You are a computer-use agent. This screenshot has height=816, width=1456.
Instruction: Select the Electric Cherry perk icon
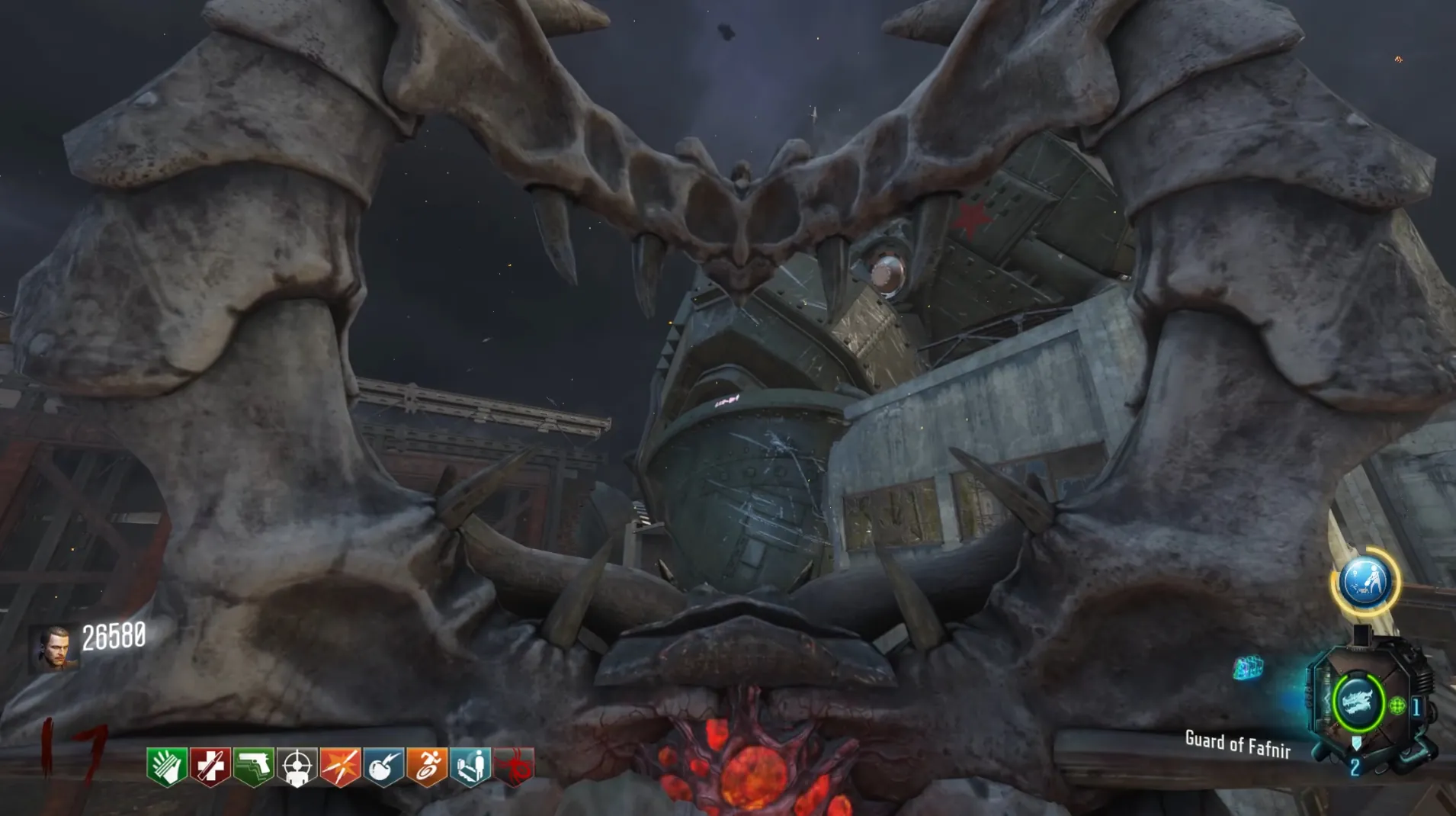tap(383, 766)
